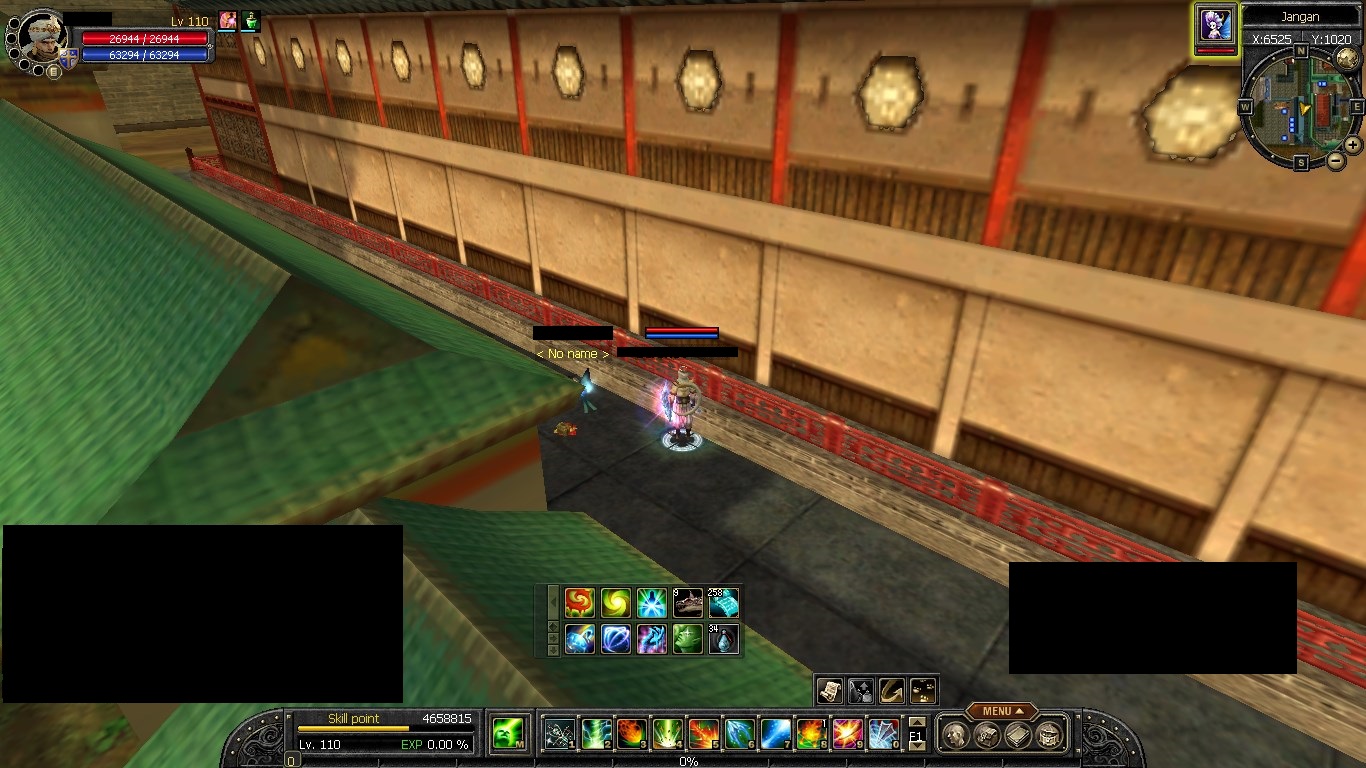Open the skill book icon
This screenshot has height=768, width=1366.
click(1018, 736)
